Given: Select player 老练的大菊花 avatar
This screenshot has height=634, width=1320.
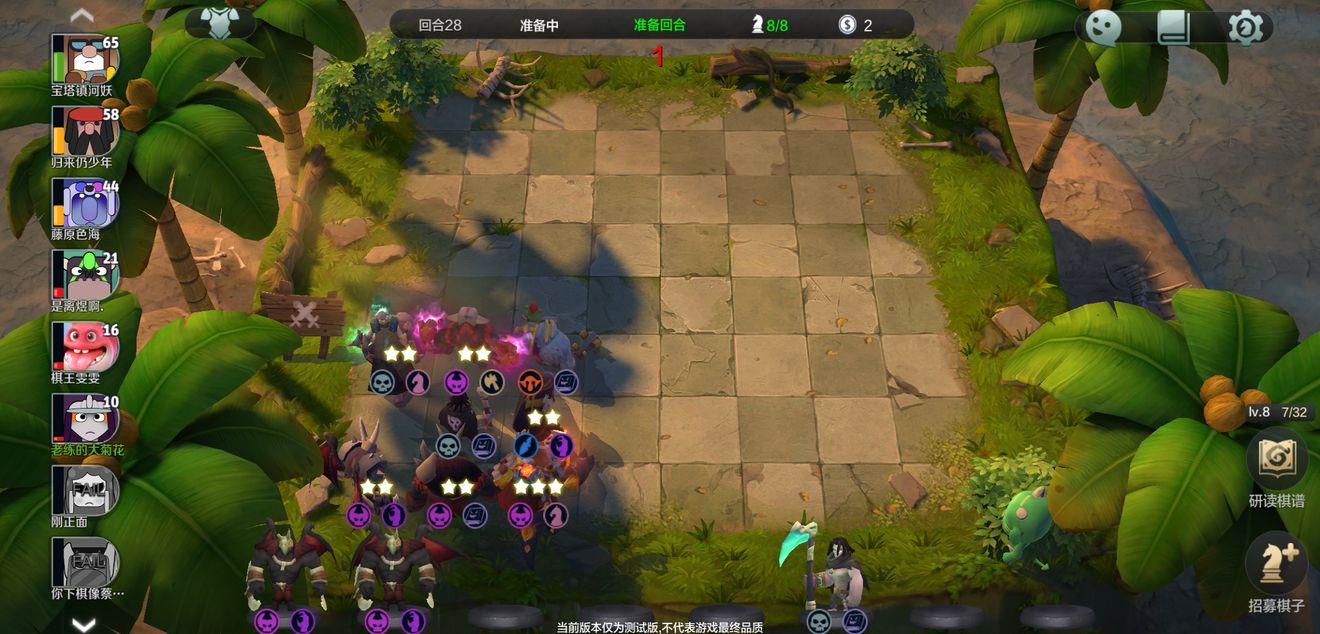Looking at the screenshot, I should (x=86, y=419).
